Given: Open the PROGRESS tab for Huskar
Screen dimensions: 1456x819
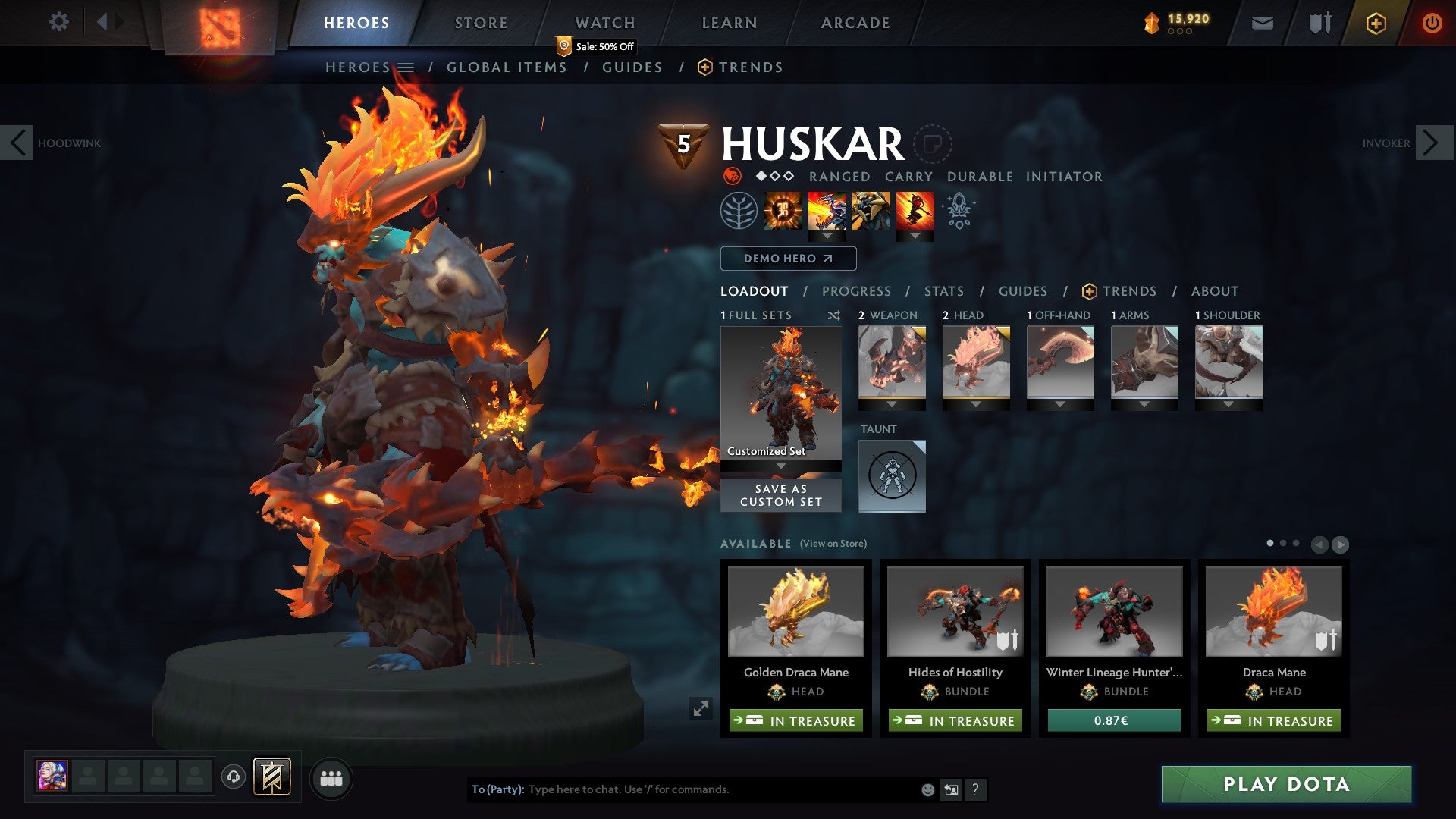Looking at the screenshot, I should (x=857, y=291).
